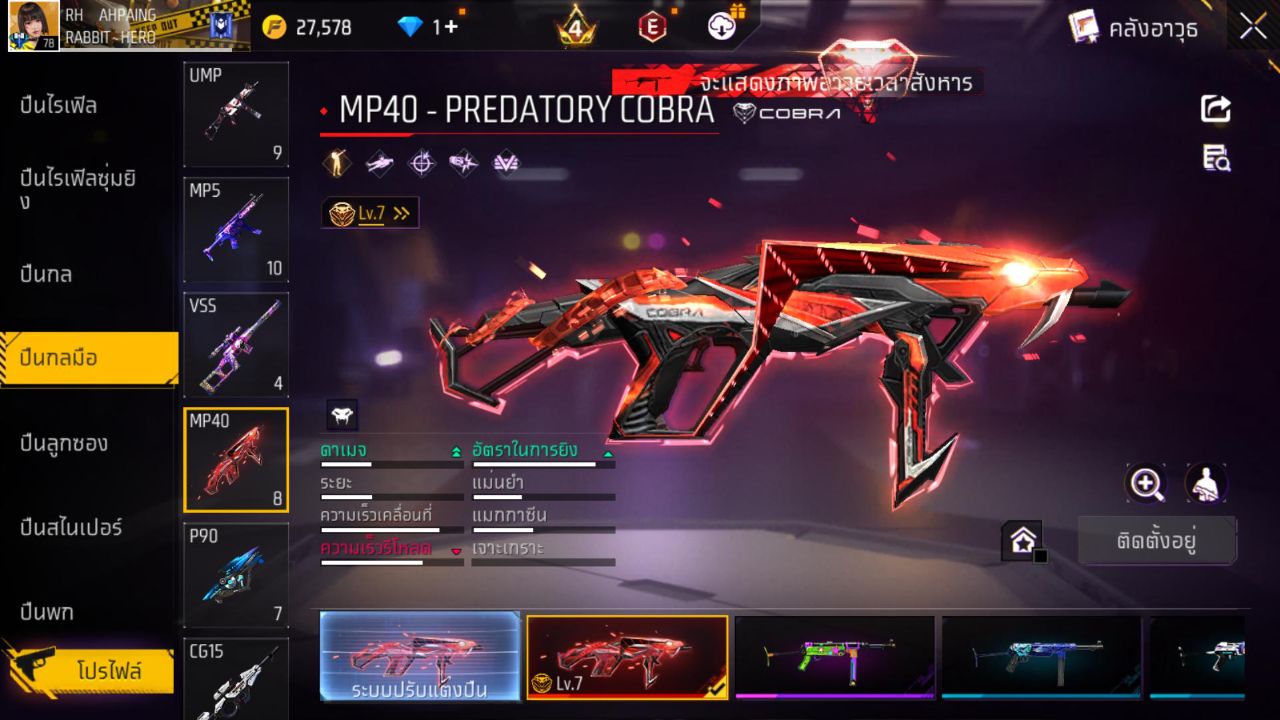Image resolution: width=1280 pixels, height=720 pixels.
Task: Open the share icon at top right
Action: (x=1214, y=110)
